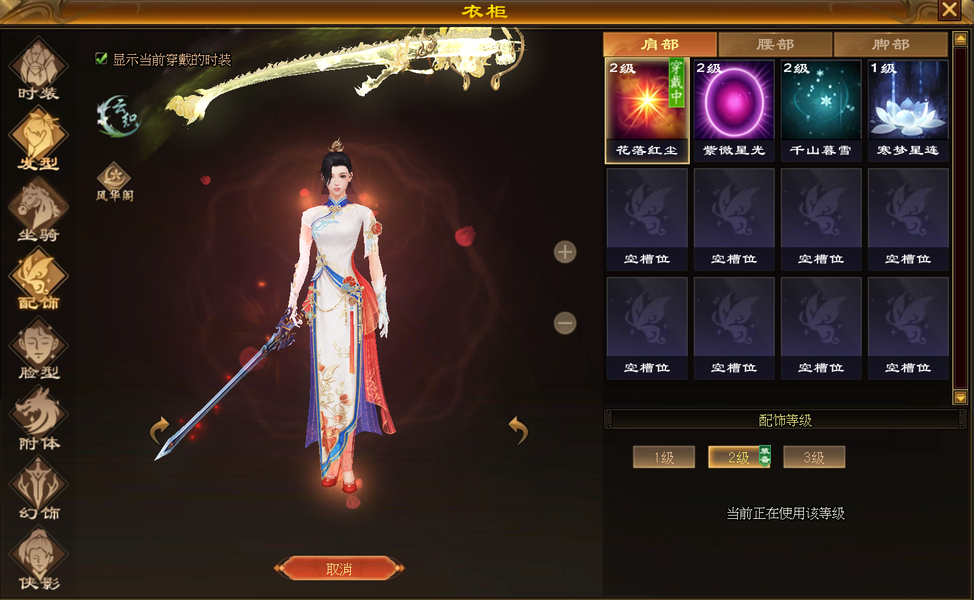This screenshot has height=600, width=974.
Task: Zoom in the character preview with plus
Action: 565,252
